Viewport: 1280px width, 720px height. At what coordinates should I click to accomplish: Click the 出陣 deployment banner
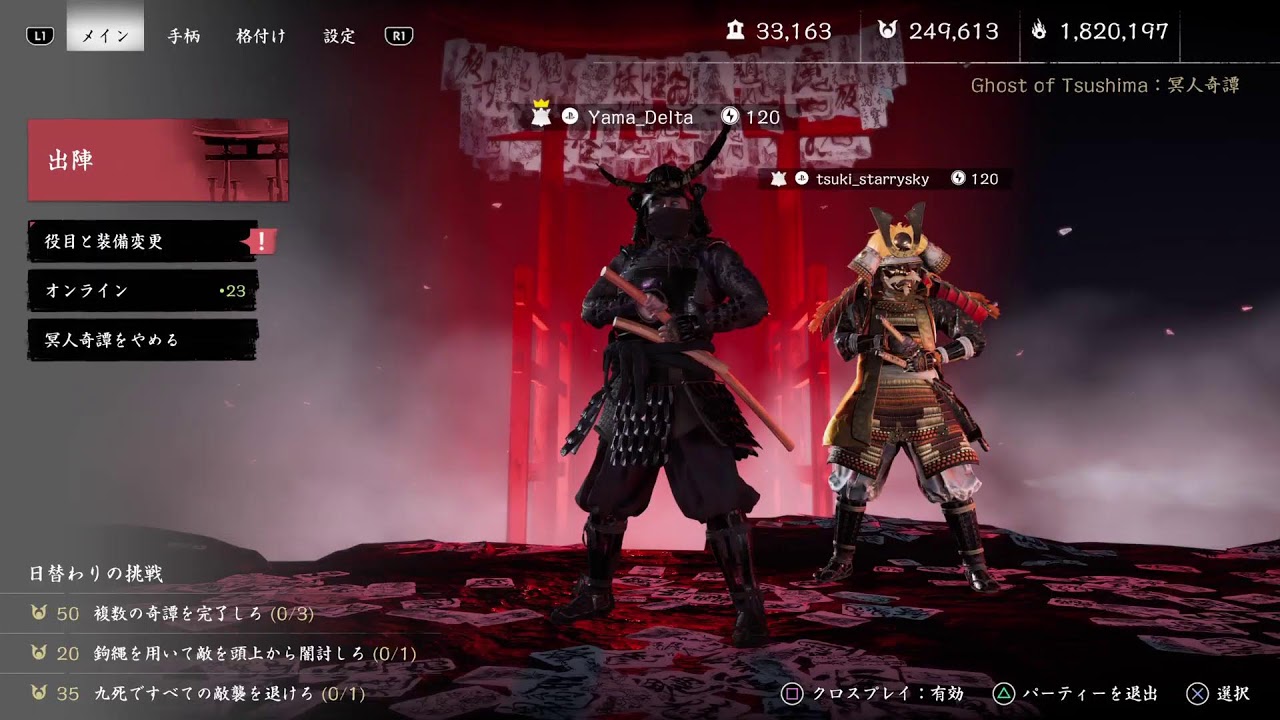coord(157,160)
